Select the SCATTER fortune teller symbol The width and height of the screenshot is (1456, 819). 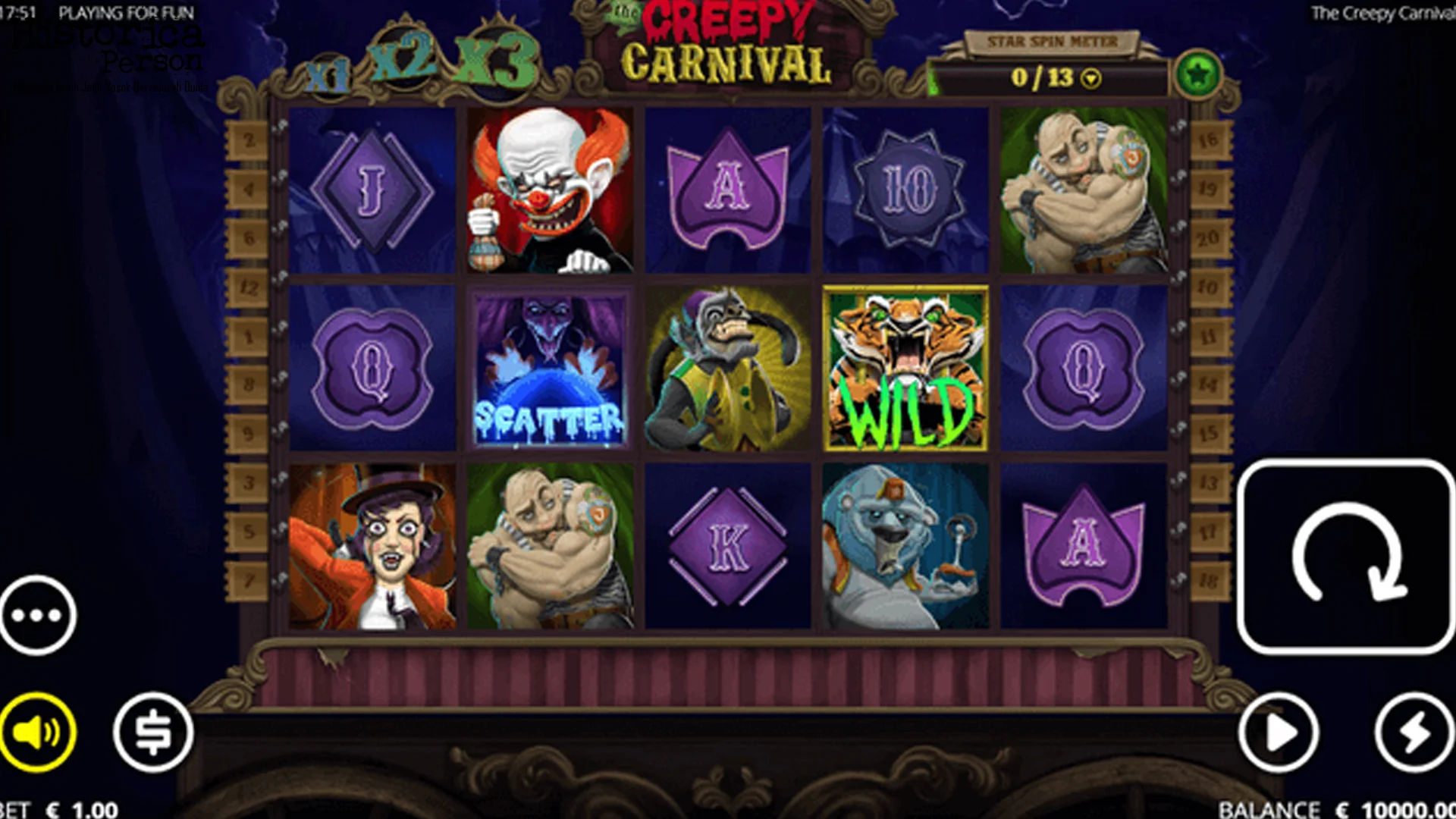pos(550,369)
